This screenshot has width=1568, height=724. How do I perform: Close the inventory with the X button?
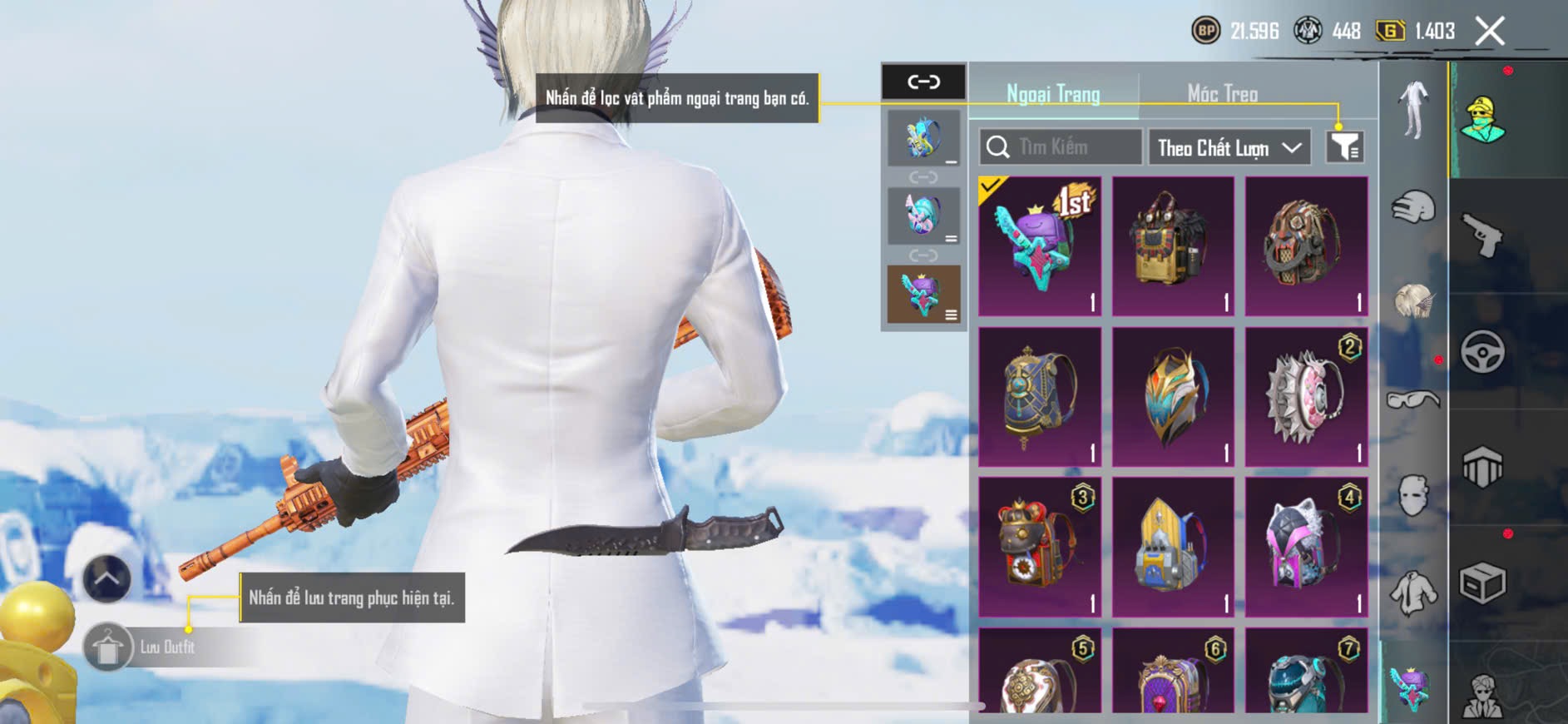pos(1489,32)
